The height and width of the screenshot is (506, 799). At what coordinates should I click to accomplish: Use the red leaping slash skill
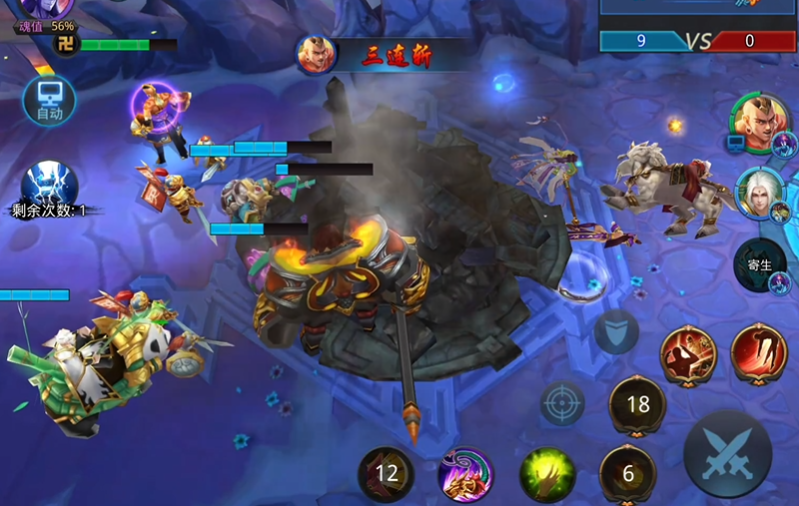tap(759, 352)
